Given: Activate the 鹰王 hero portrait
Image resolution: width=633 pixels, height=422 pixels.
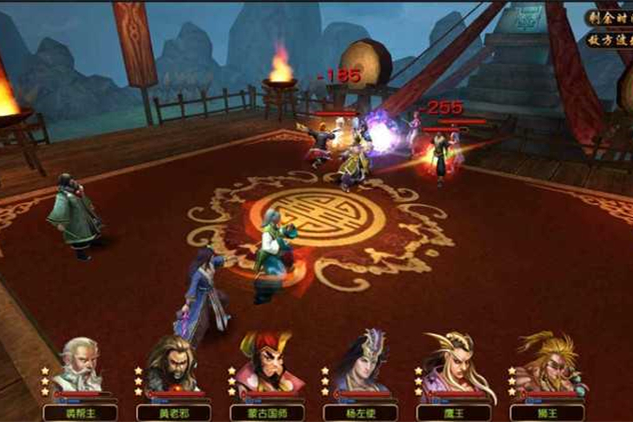Looking at the screenshot, I should (449, 366).
